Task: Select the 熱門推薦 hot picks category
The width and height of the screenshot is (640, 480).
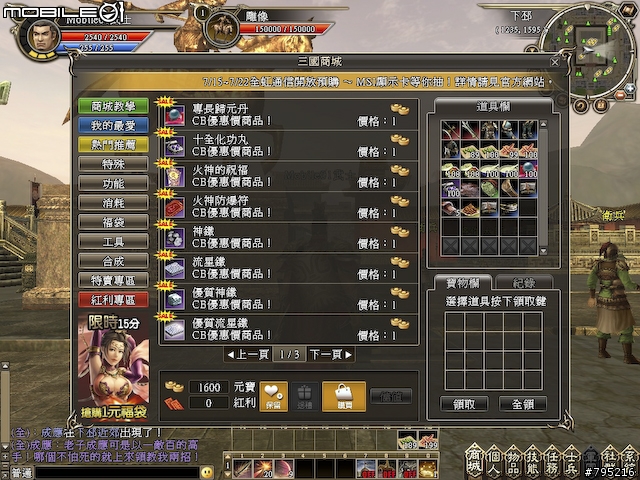Action: pos(113,145)
